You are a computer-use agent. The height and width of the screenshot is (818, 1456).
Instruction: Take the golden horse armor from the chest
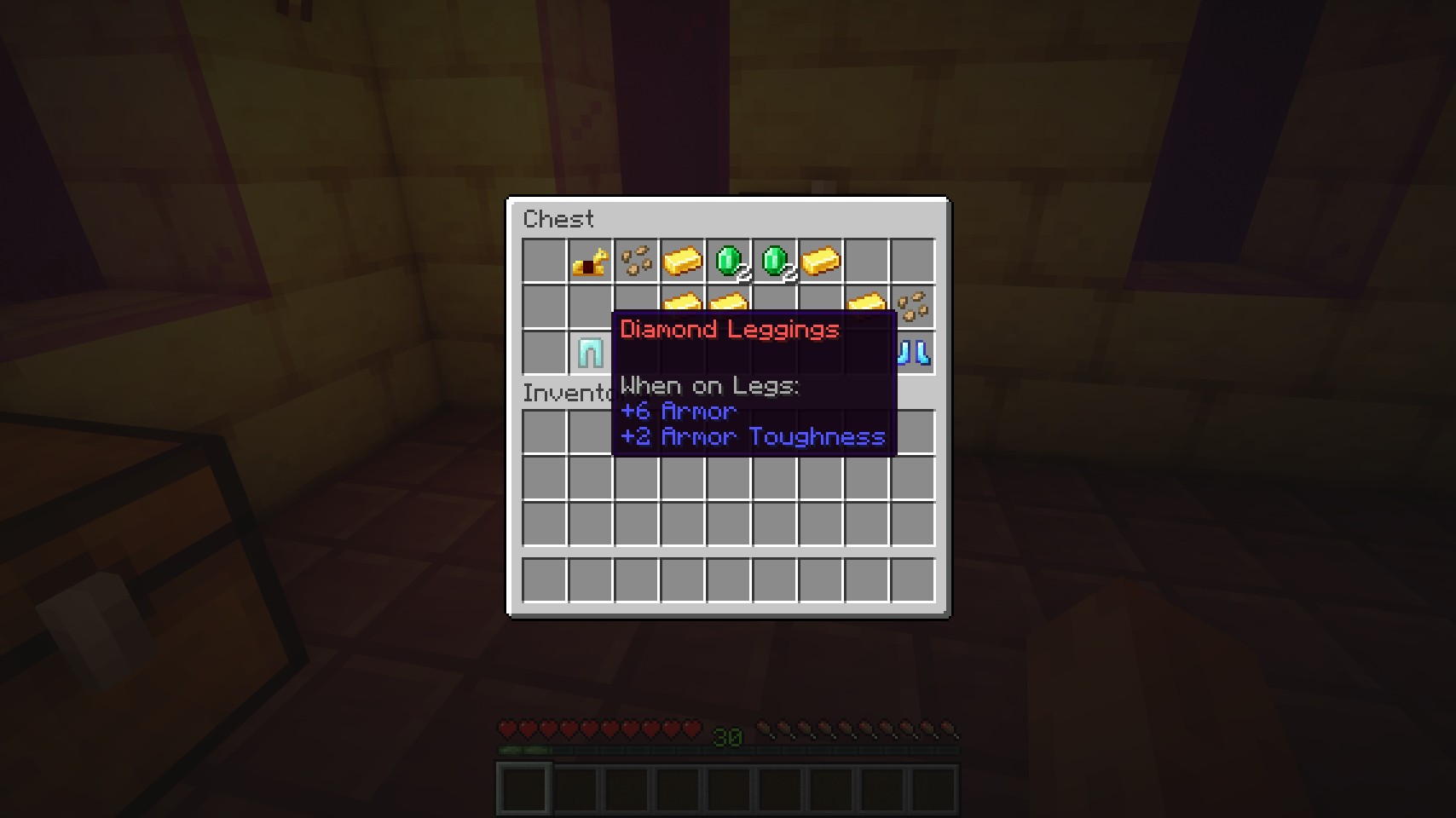point(590,262)
